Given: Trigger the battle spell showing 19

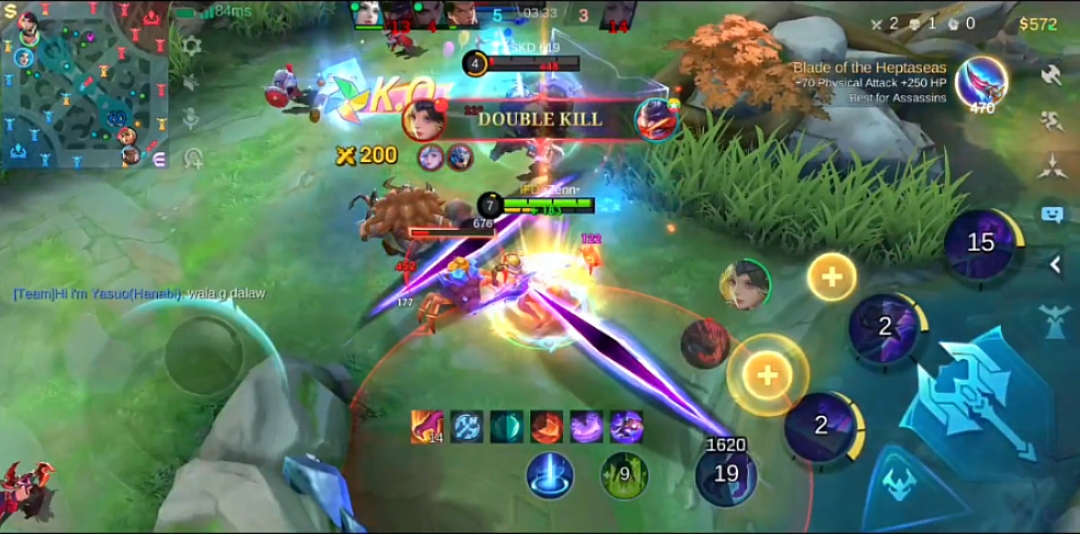Looking at the screenshot, I should pyautogui.click(x=725, y=474).
